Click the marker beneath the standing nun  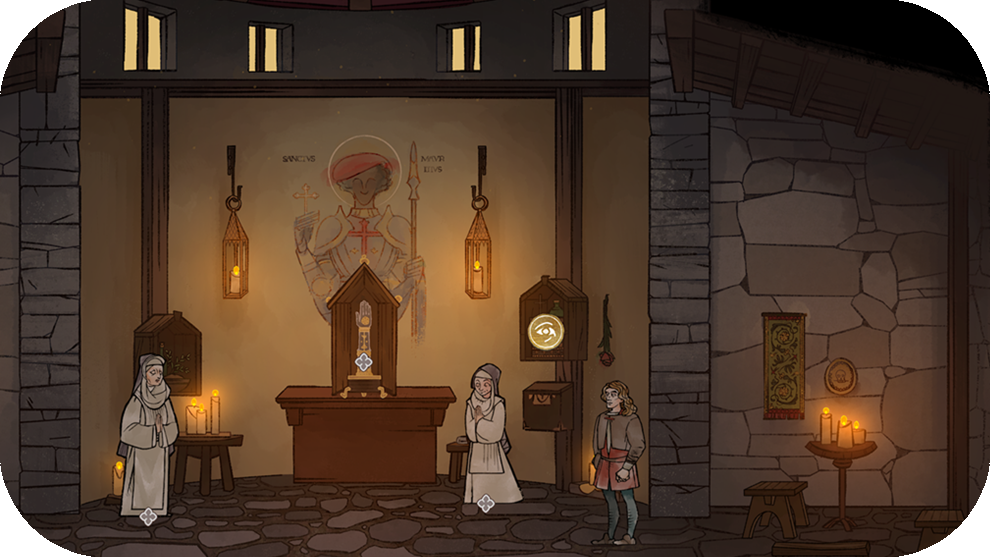pos(148,516)
